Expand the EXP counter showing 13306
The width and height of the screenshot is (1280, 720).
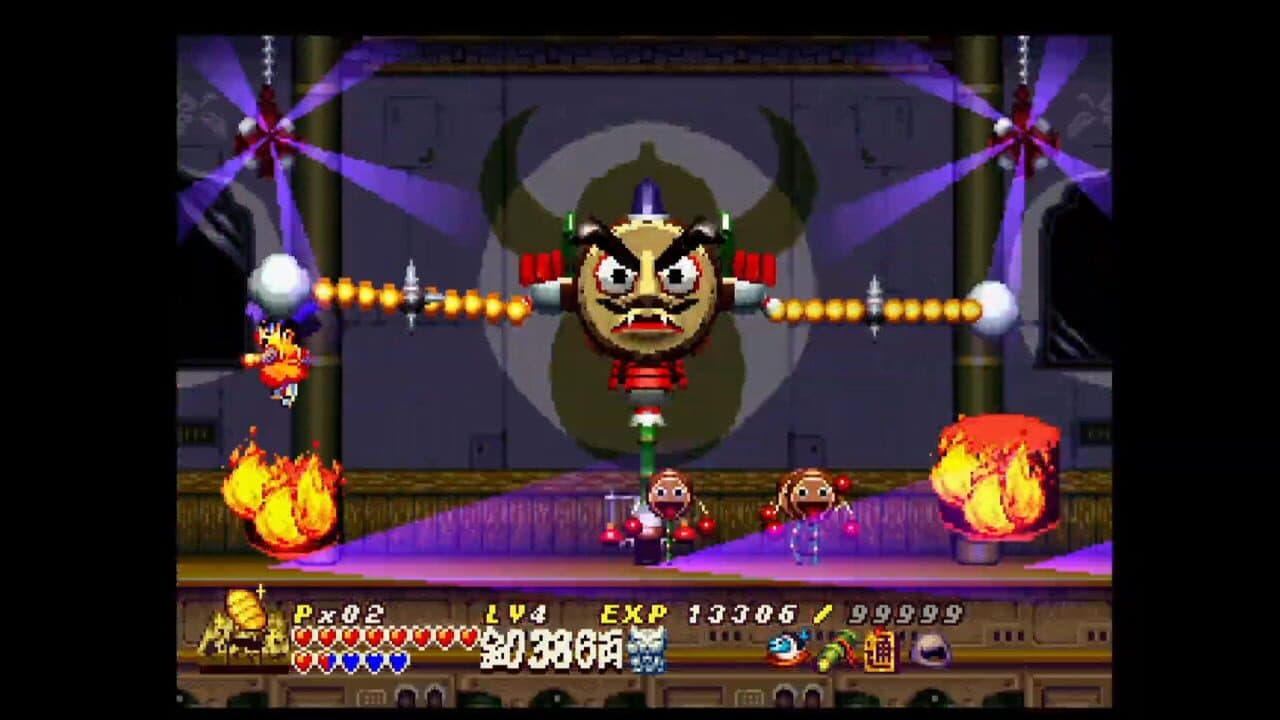pyautogui.click(x=742, y=613)
